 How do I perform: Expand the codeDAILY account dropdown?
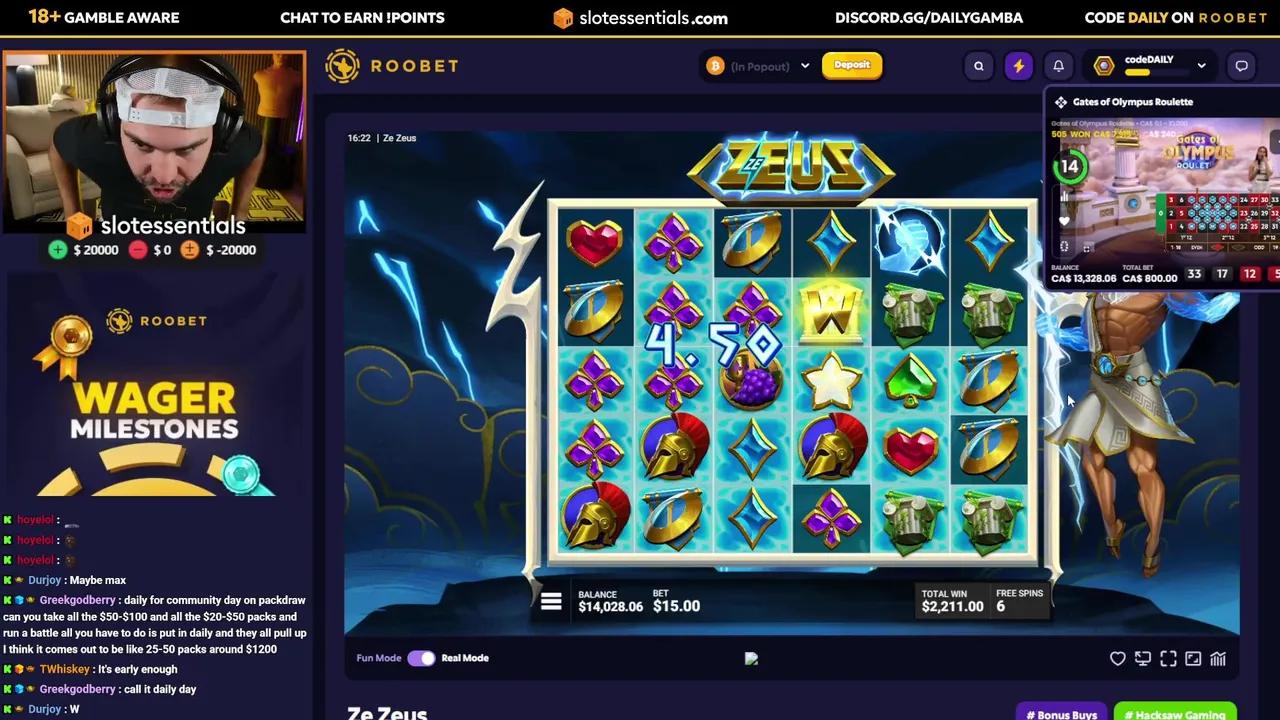1202,65
